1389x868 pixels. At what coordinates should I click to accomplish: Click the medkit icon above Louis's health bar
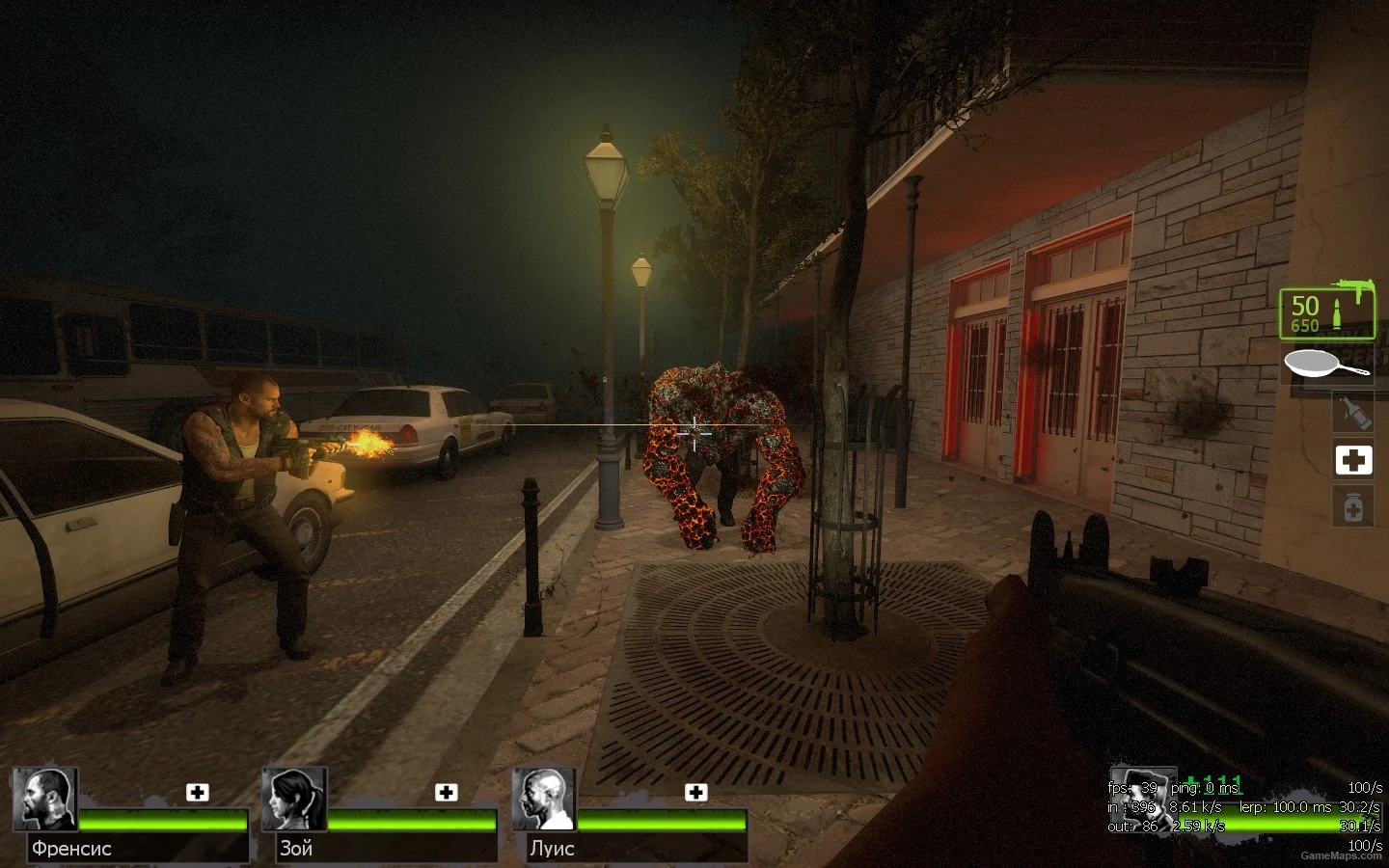pyautogui.click(x=695, y=793)
